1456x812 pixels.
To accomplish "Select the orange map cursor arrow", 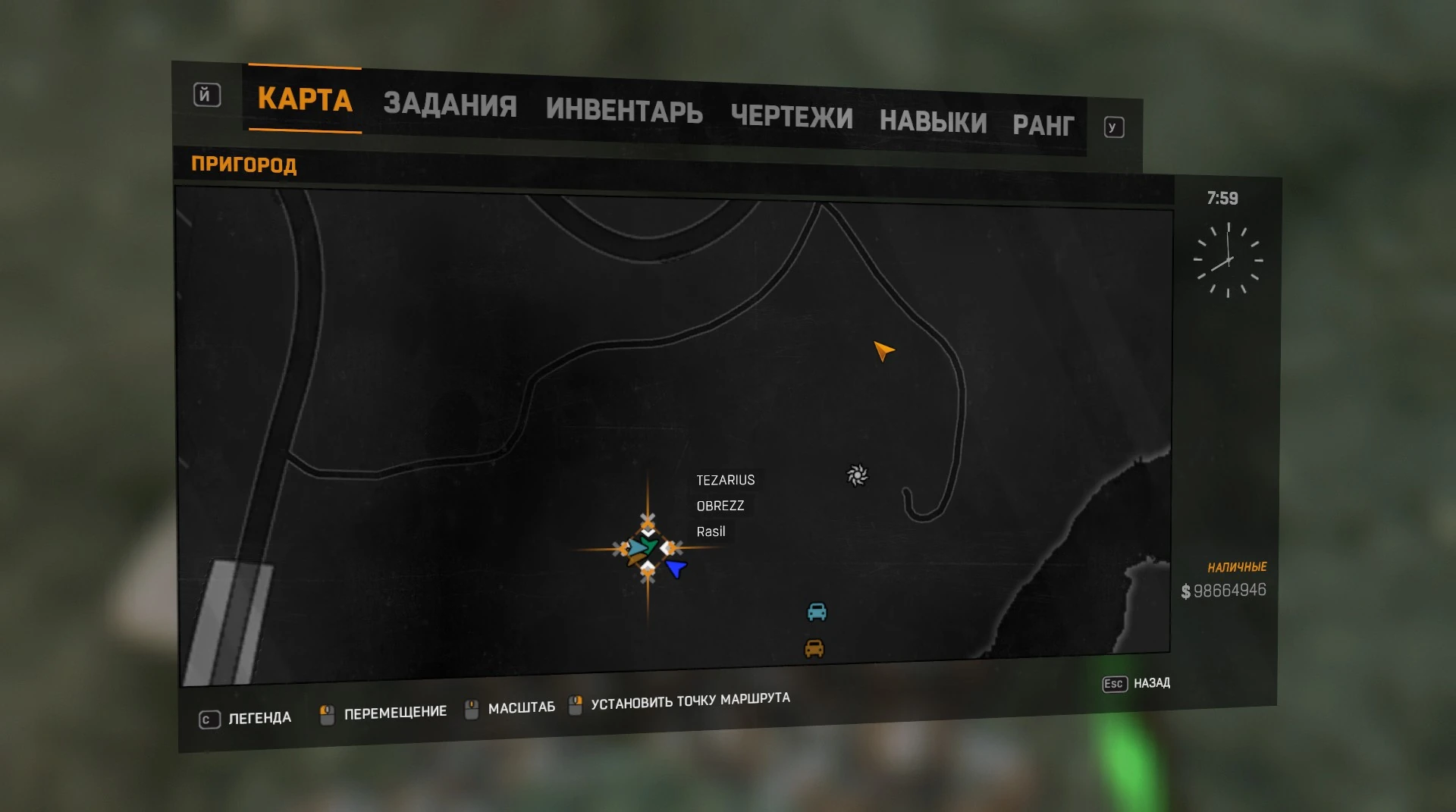I will [883, 352].
